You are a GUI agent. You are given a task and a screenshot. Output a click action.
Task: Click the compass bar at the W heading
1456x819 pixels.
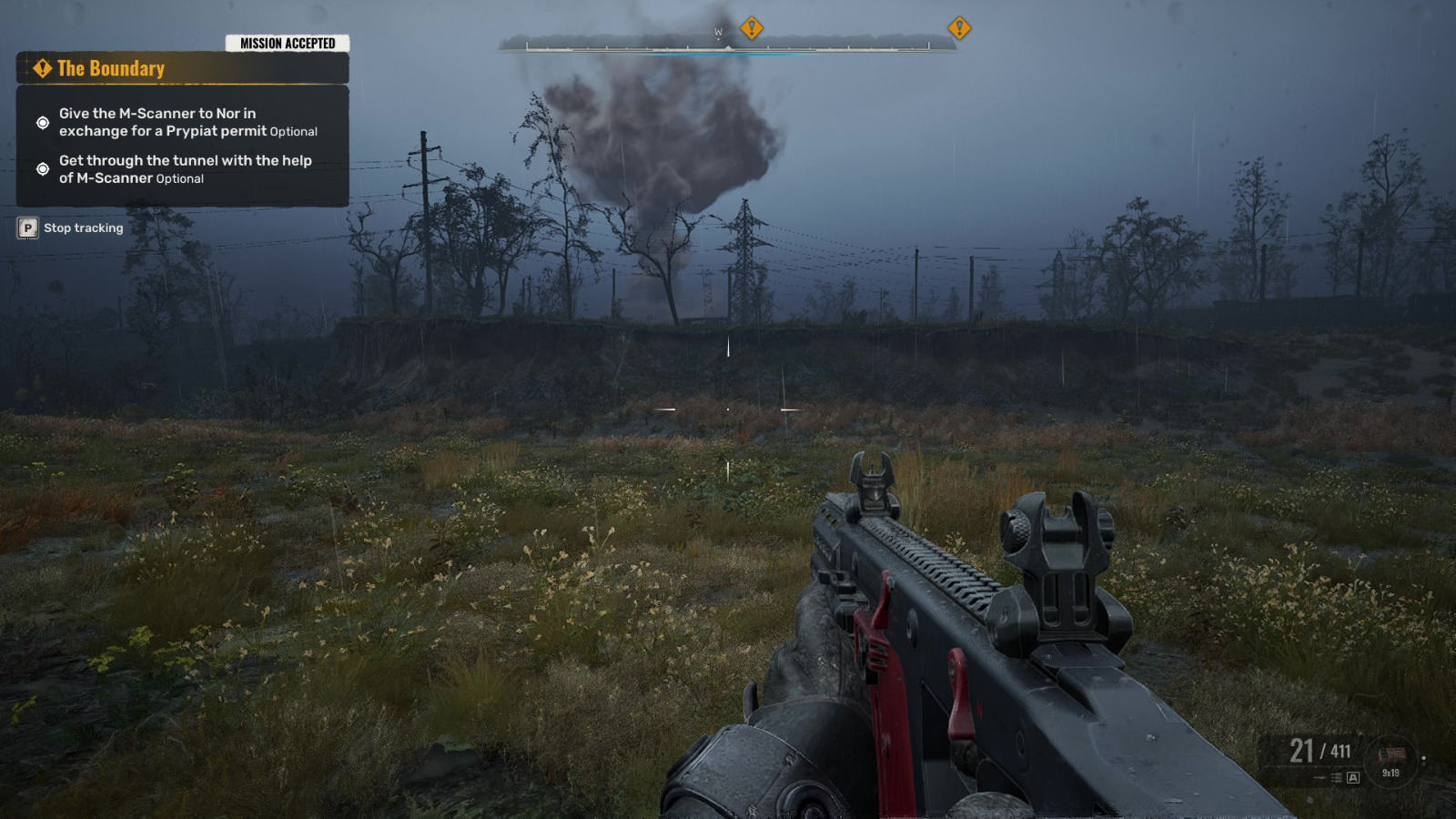pos(718,35)
